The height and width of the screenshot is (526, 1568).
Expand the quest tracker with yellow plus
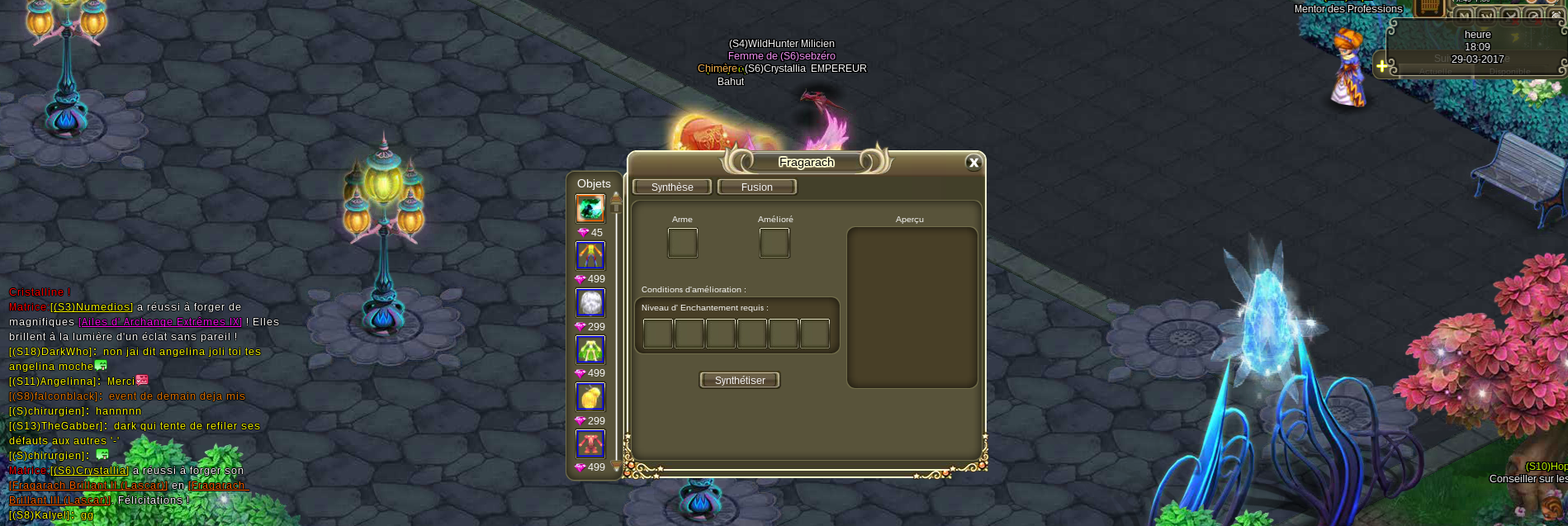pyautogui.click(x=1382, y=66)
